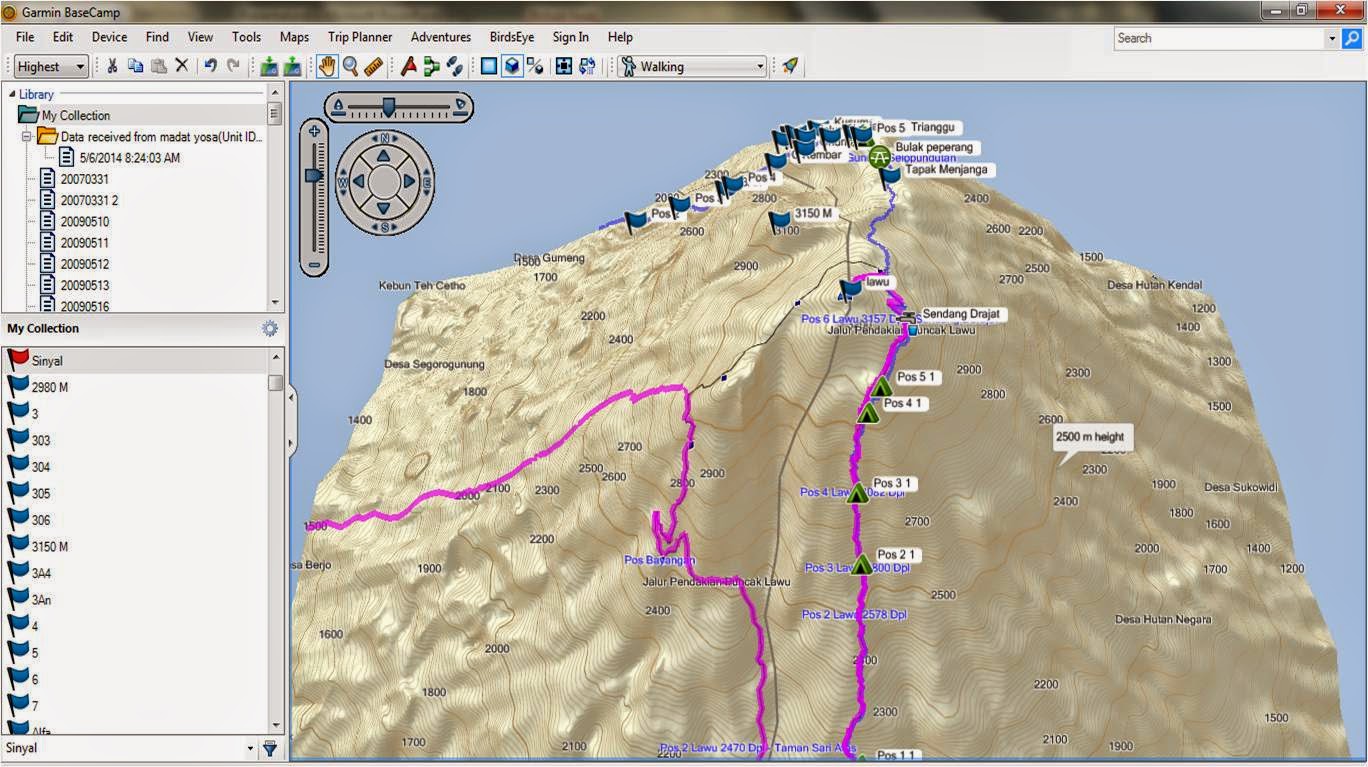
Task: Switch map to 3D view cube icon
Action: 512,66
